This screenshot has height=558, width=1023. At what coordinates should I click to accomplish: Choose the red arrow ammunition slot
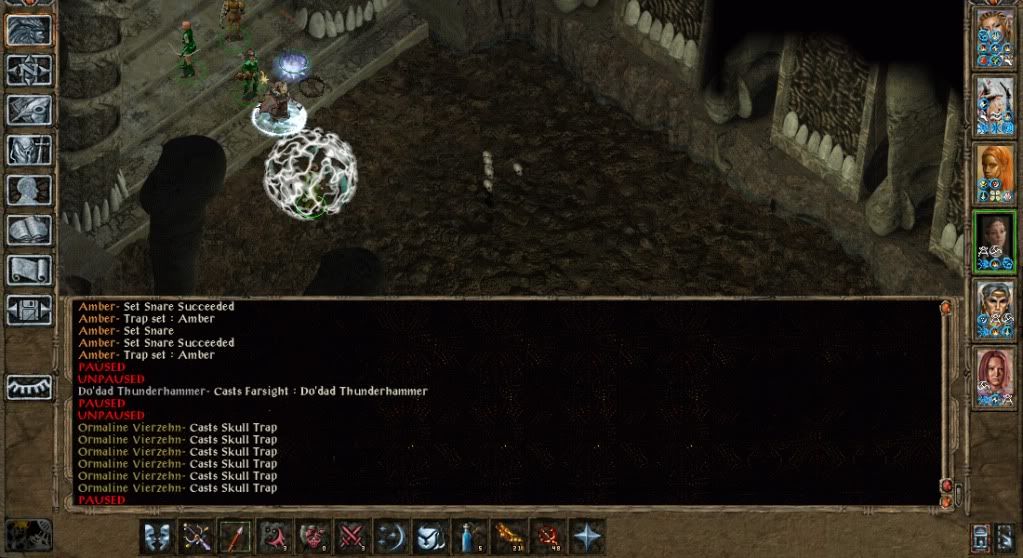[x=235, y=537]
